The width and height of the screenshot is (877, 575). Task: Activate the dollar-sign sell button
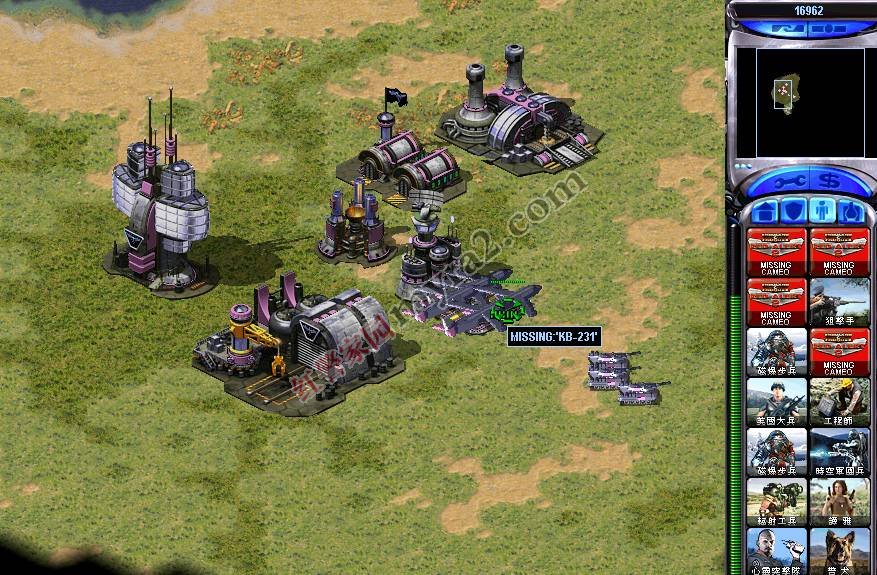(827, 181)
